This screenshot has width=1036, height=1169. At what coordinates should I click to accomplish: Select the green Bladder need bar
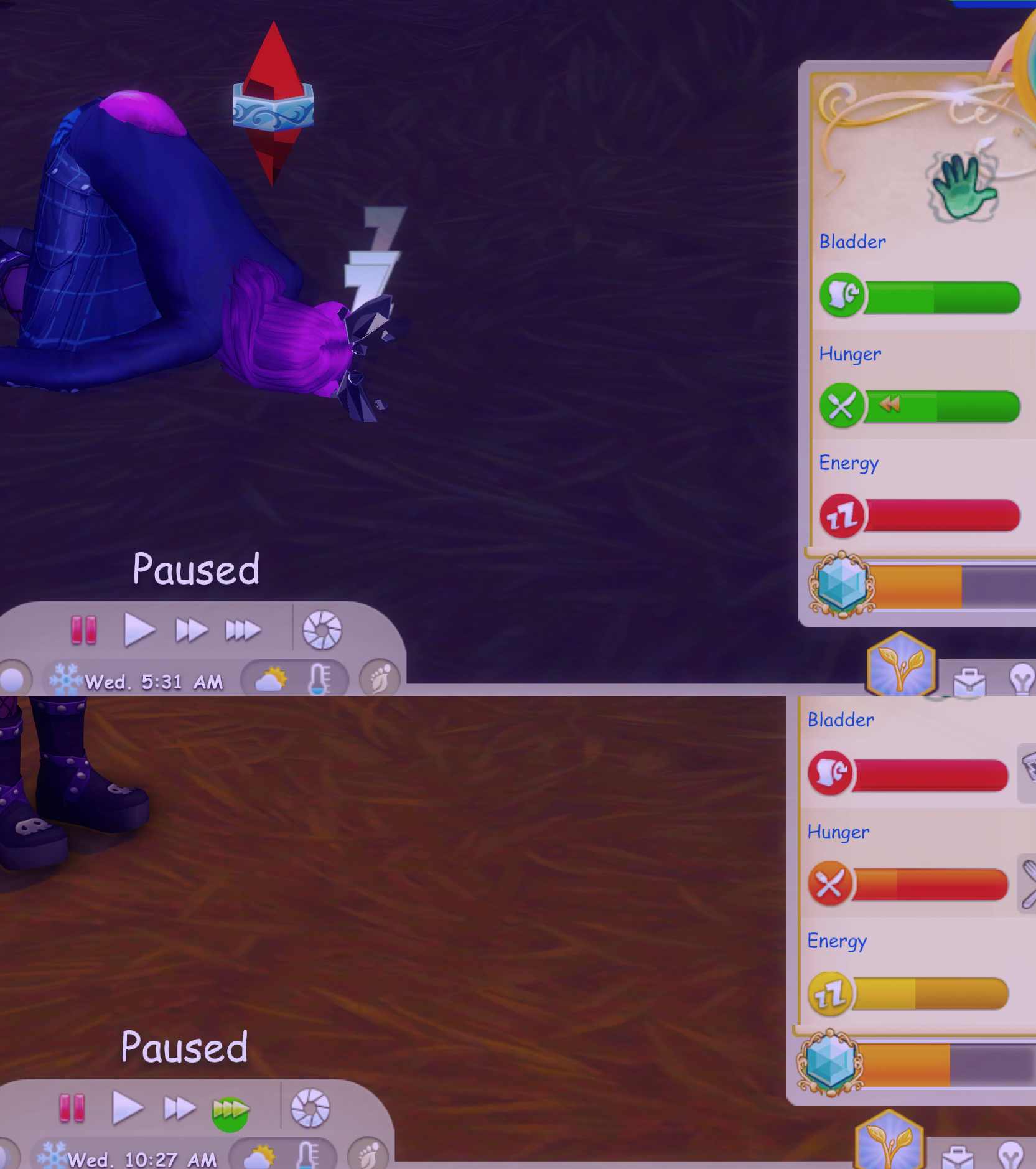942,297
